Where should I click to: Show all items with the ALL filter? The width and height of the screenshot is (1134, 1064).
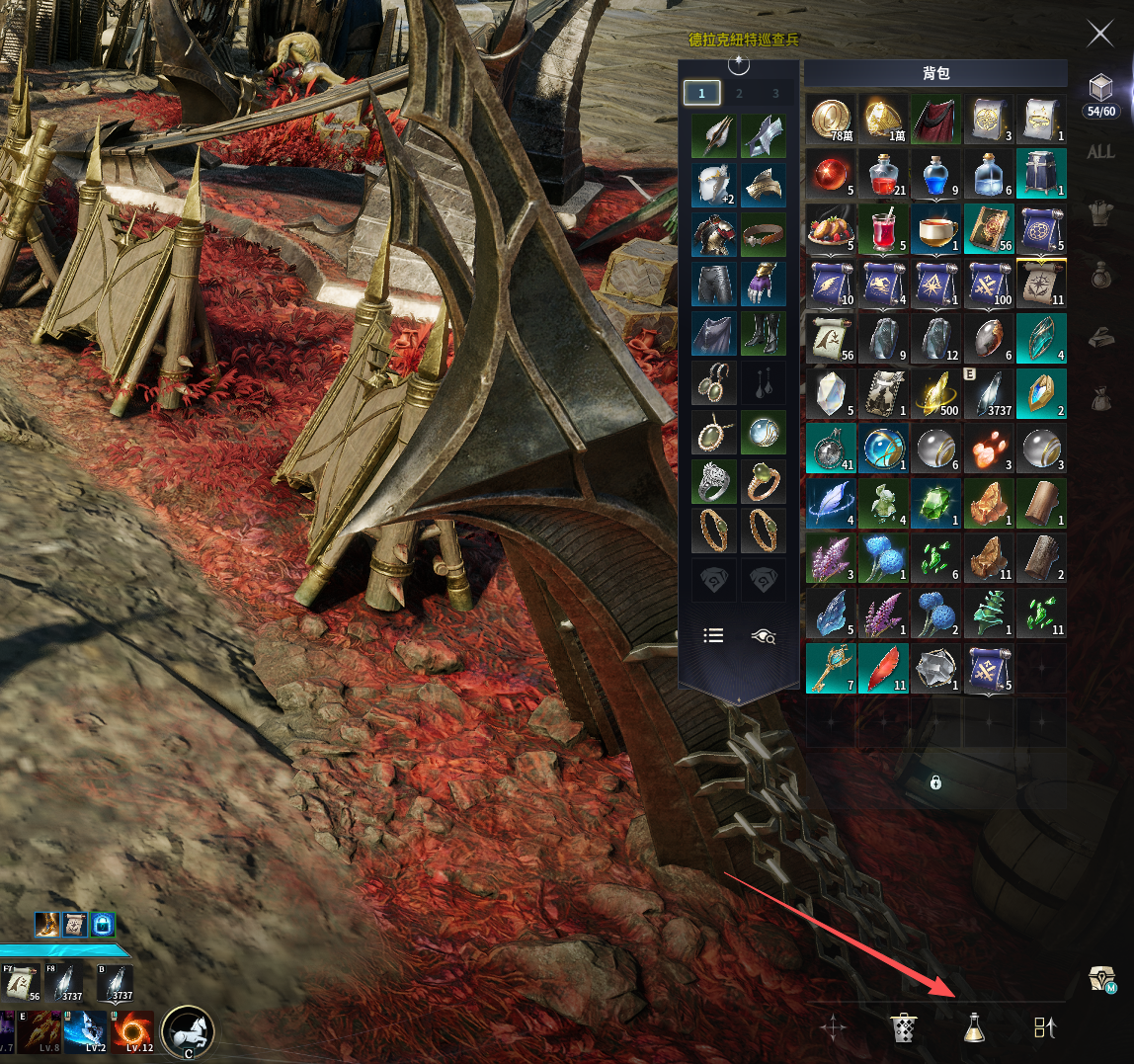pos(1100,152)
